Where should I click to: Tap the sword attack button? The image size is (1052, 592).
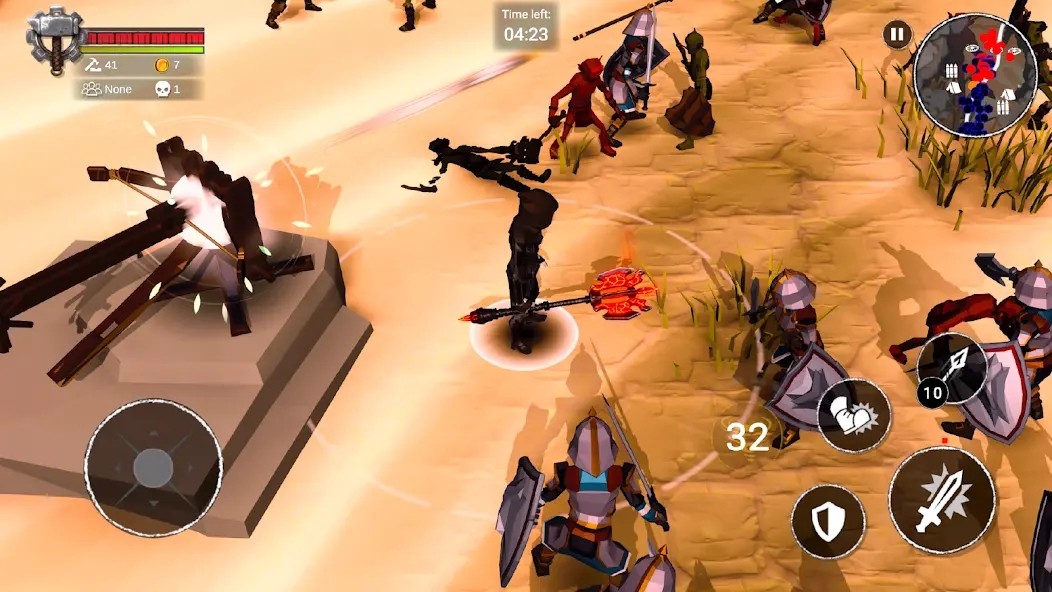pyautogui.click(x=941, y=499)
